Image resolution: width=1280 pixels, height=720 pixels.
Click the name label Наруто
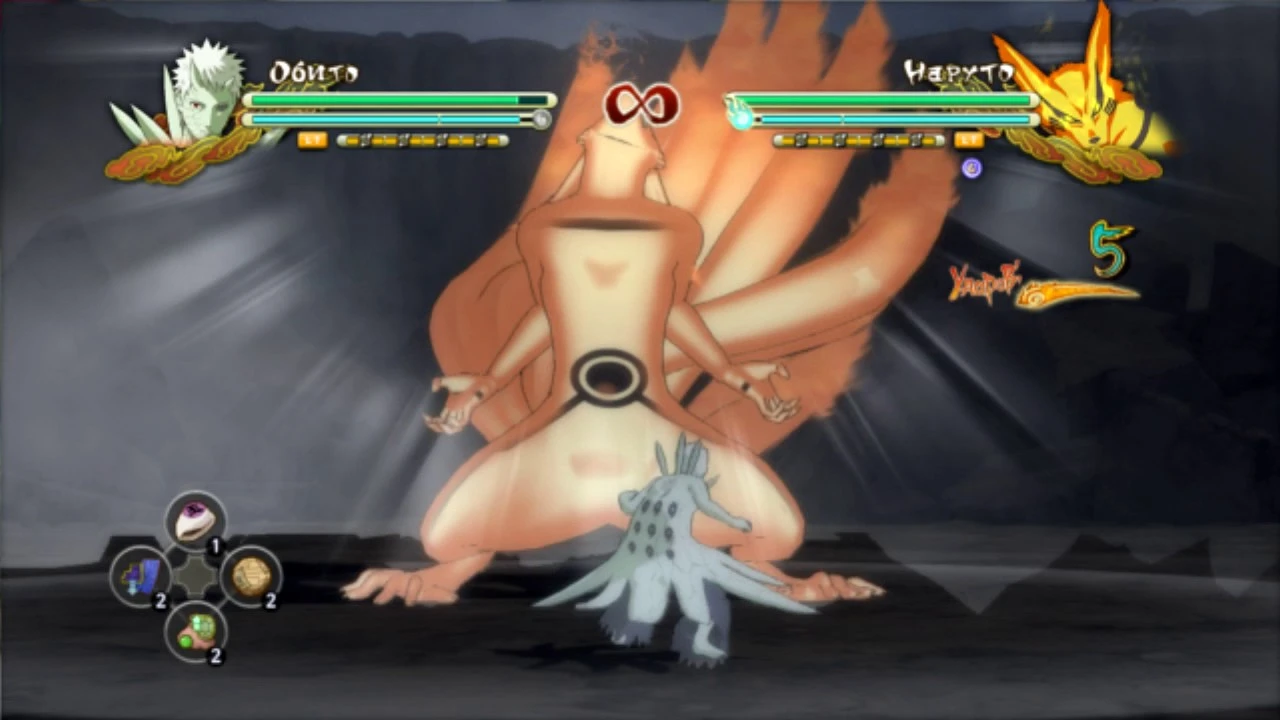point(960,71)
